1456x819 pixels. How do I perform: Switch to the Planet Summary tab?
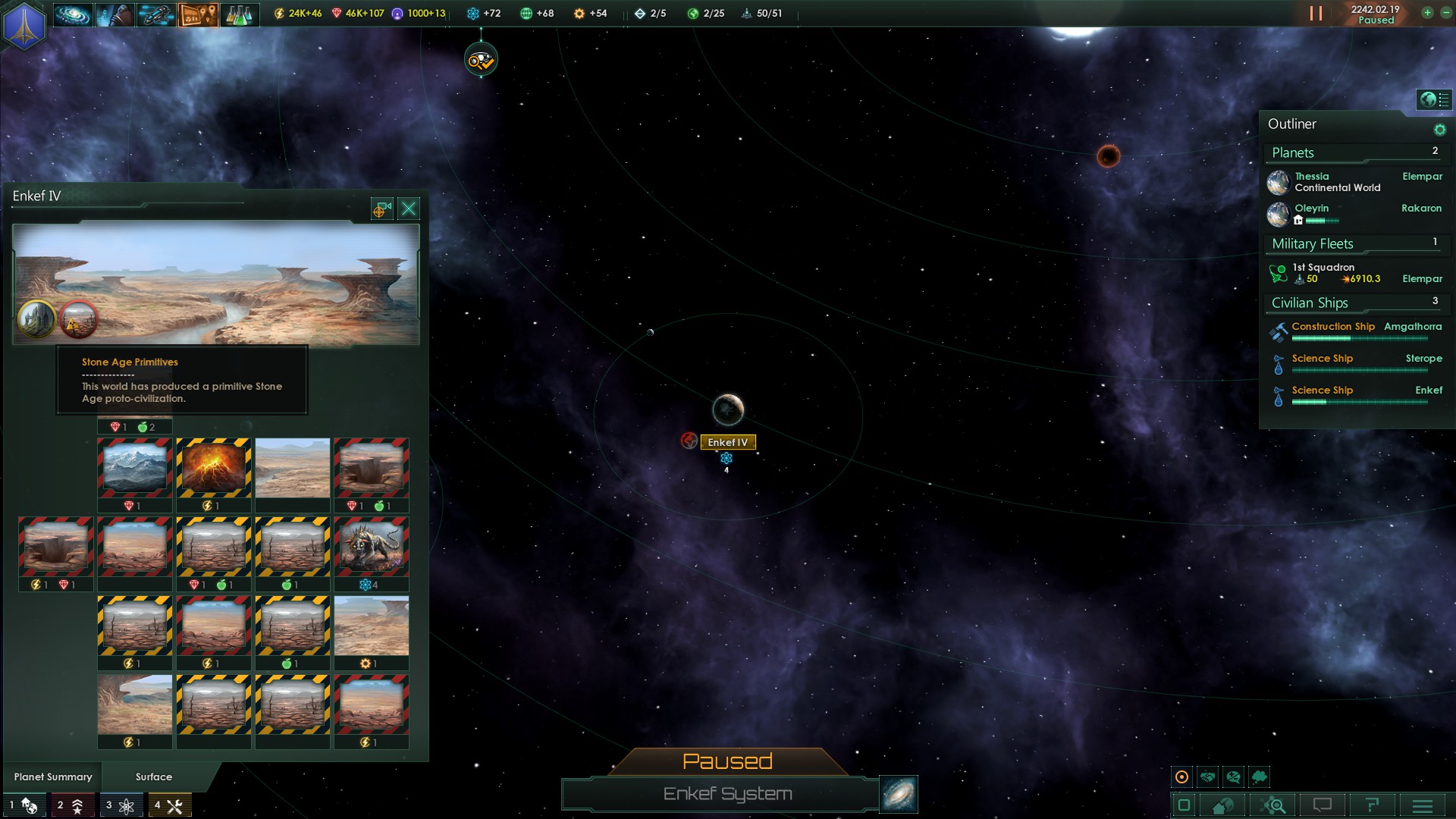53,777
